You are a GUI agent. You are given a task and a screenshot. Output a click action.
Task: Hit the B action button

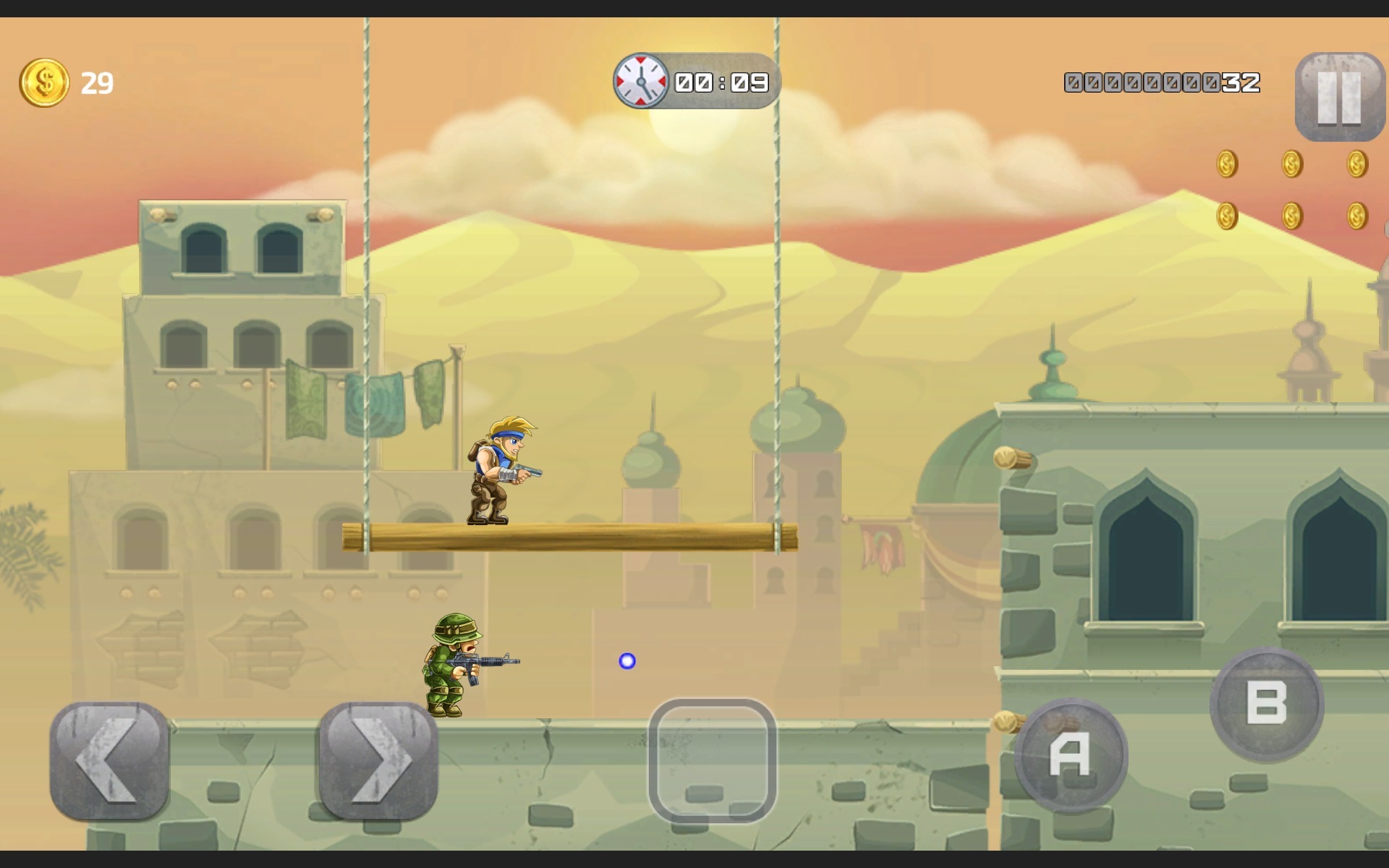(1267, 704)
